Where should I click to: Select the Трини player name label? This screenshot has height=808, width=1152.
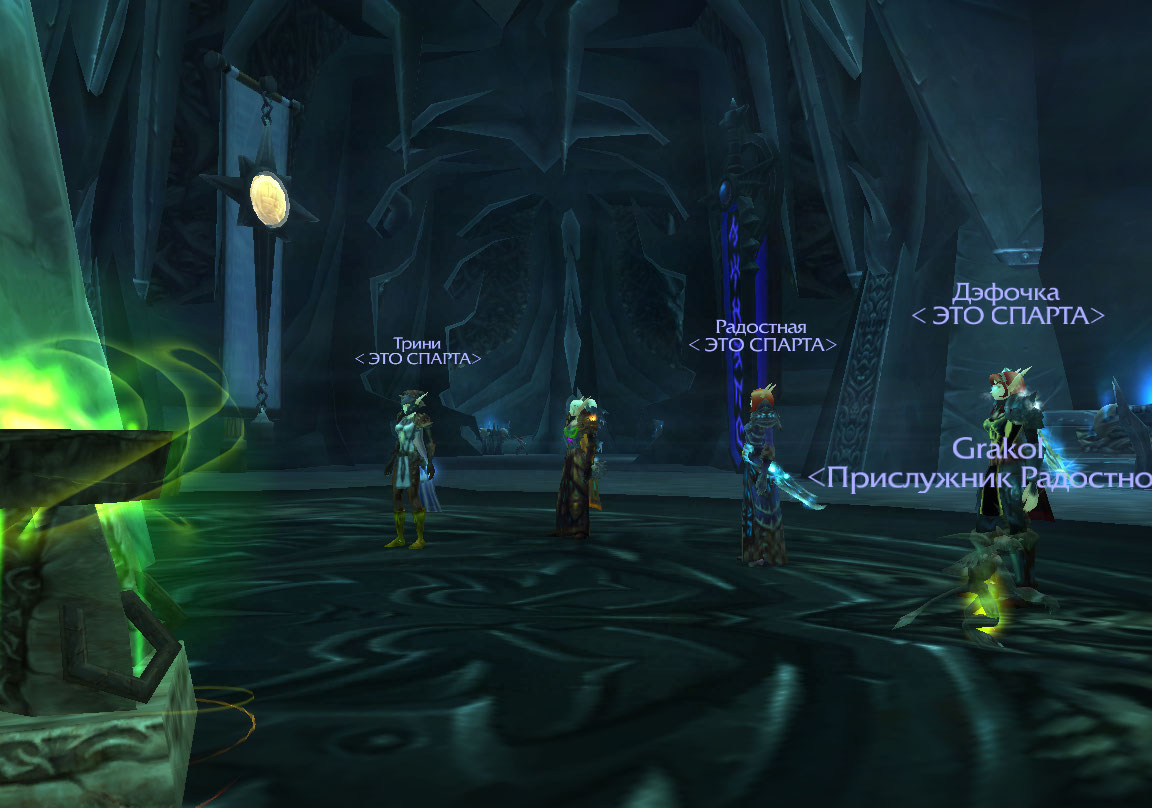417,342
